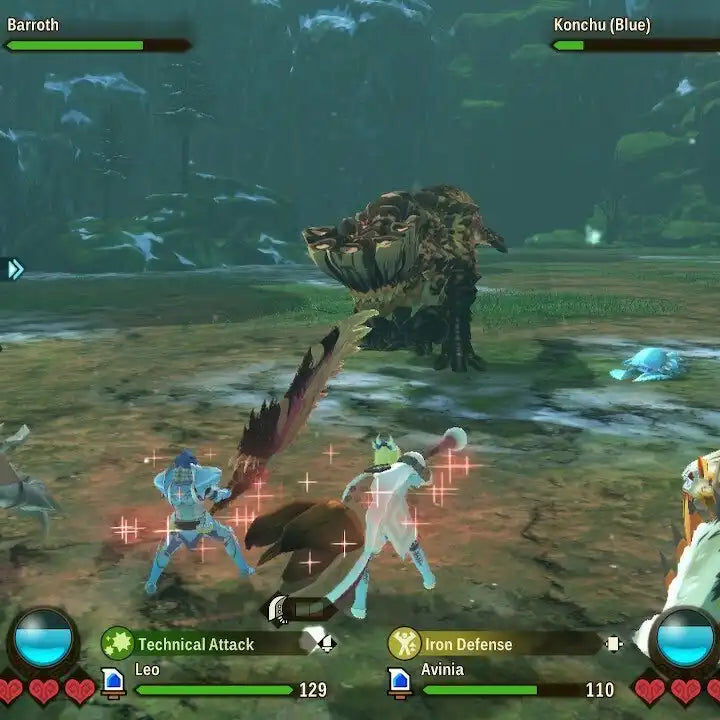Select the Barroth enemy name label
The width and height of the screenshot is (720, 720).
point(33,25)
